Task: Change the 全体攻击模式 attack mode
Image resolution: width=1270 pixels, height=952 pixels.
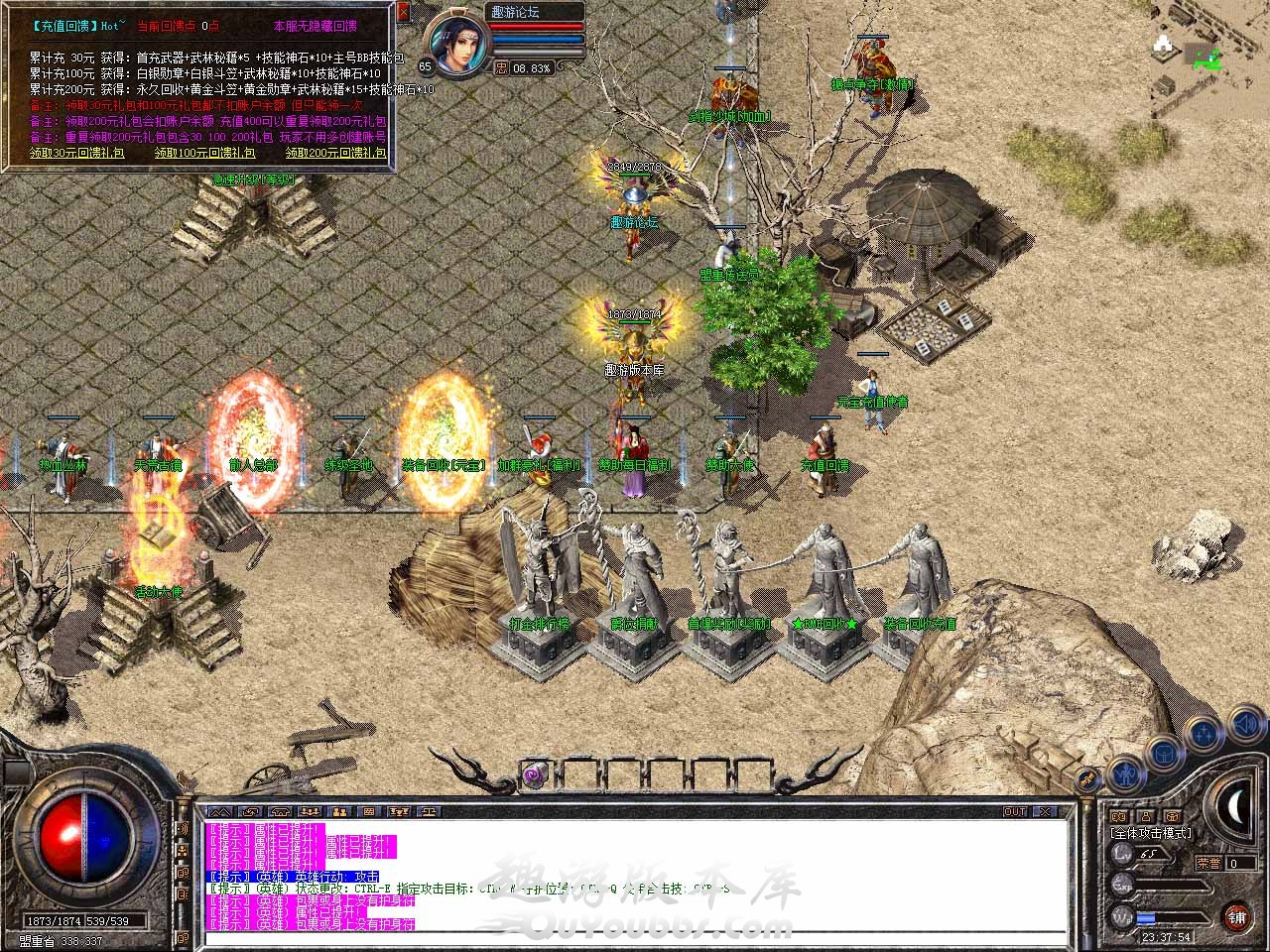Action: pos(1152,833)
